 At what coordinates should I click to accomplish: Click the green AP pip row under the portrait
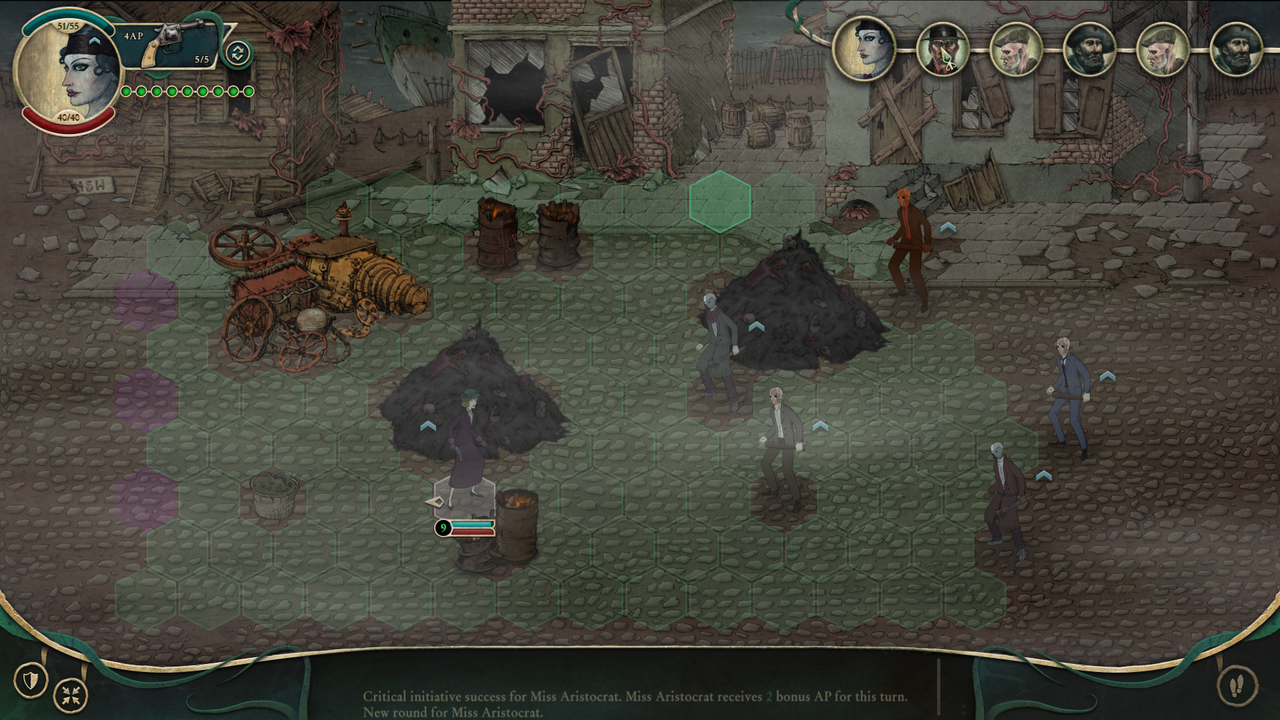click(185, 91)
